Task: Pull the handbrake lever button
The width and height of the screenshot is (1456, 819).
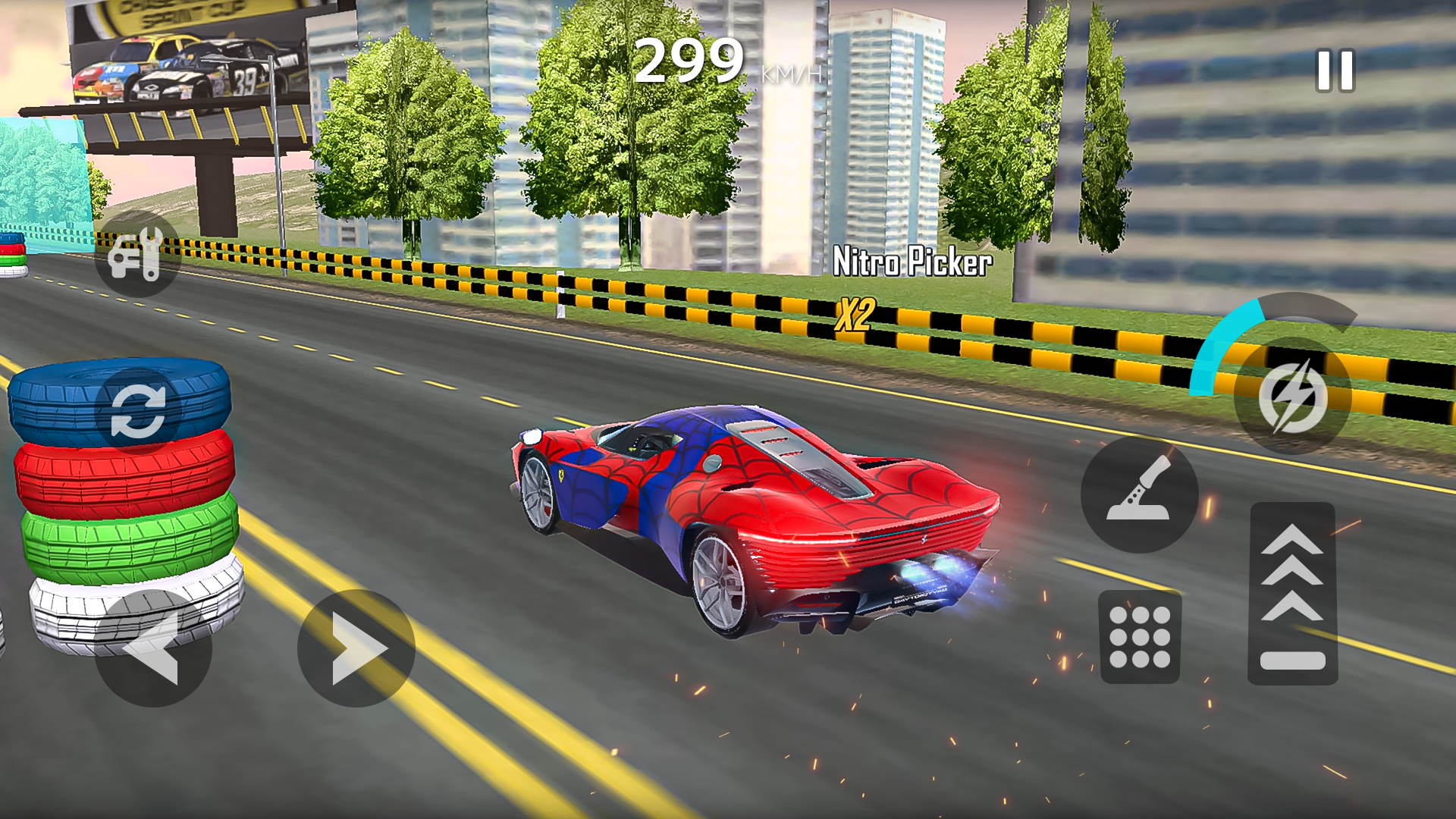Action: 1139,494
